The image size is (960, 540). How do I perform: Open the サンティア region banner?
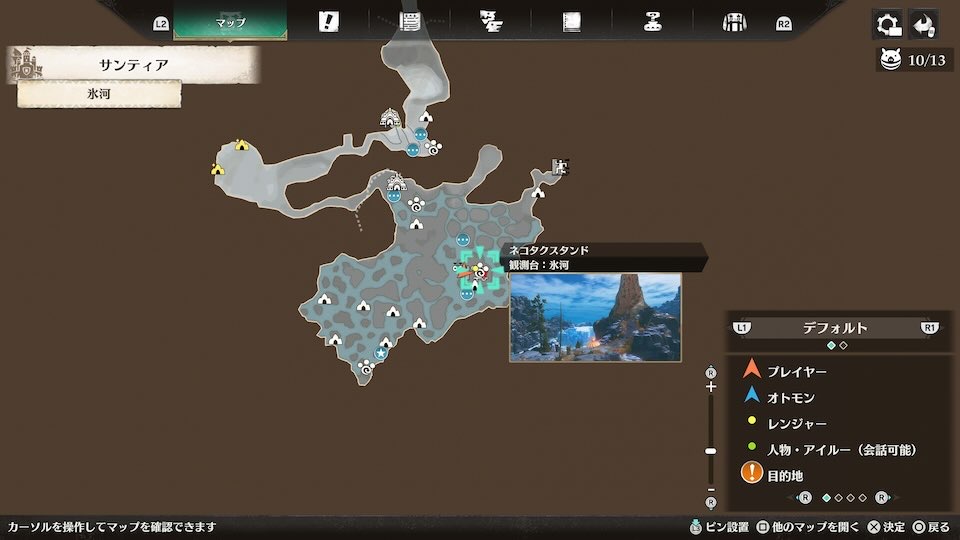[133, 65]
